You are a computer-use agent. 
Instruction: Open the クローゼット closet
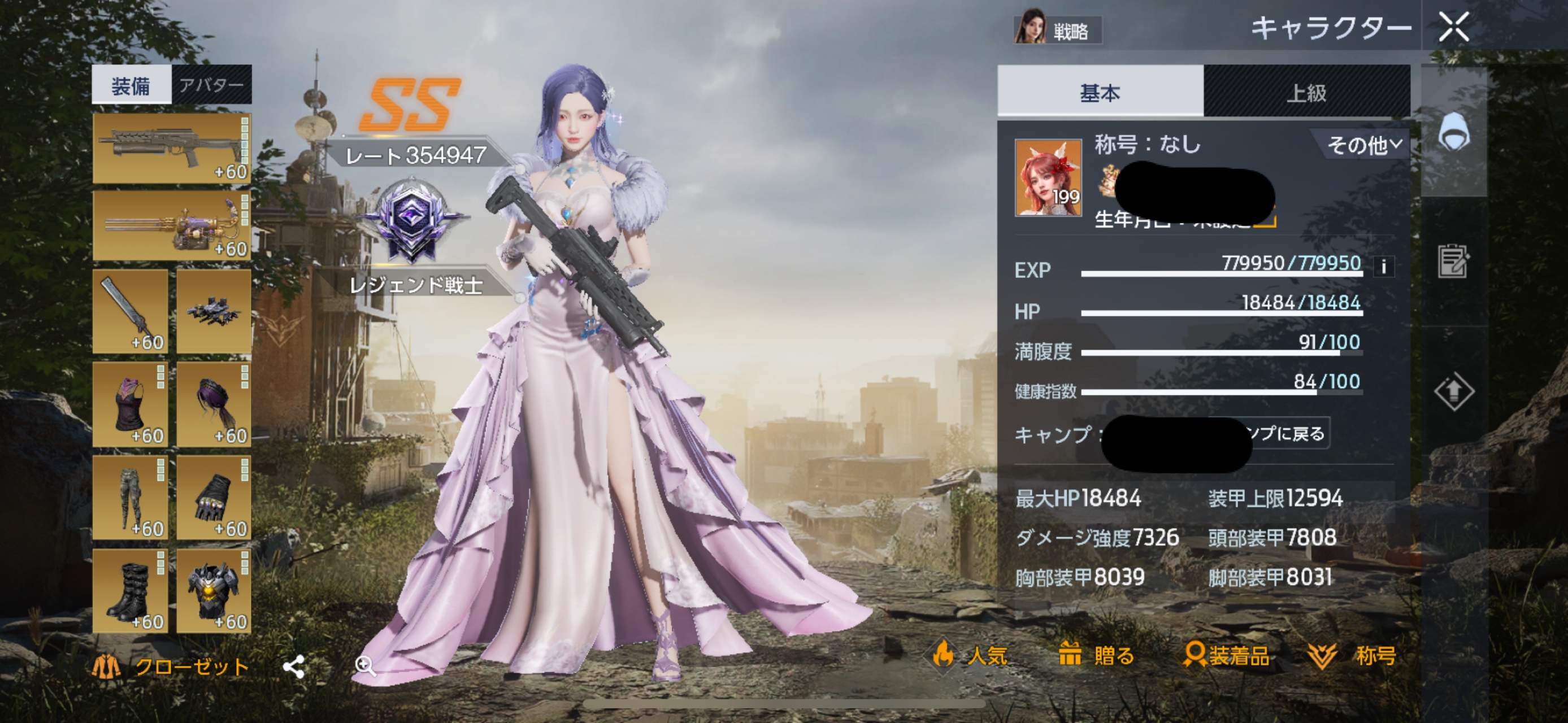171,667
